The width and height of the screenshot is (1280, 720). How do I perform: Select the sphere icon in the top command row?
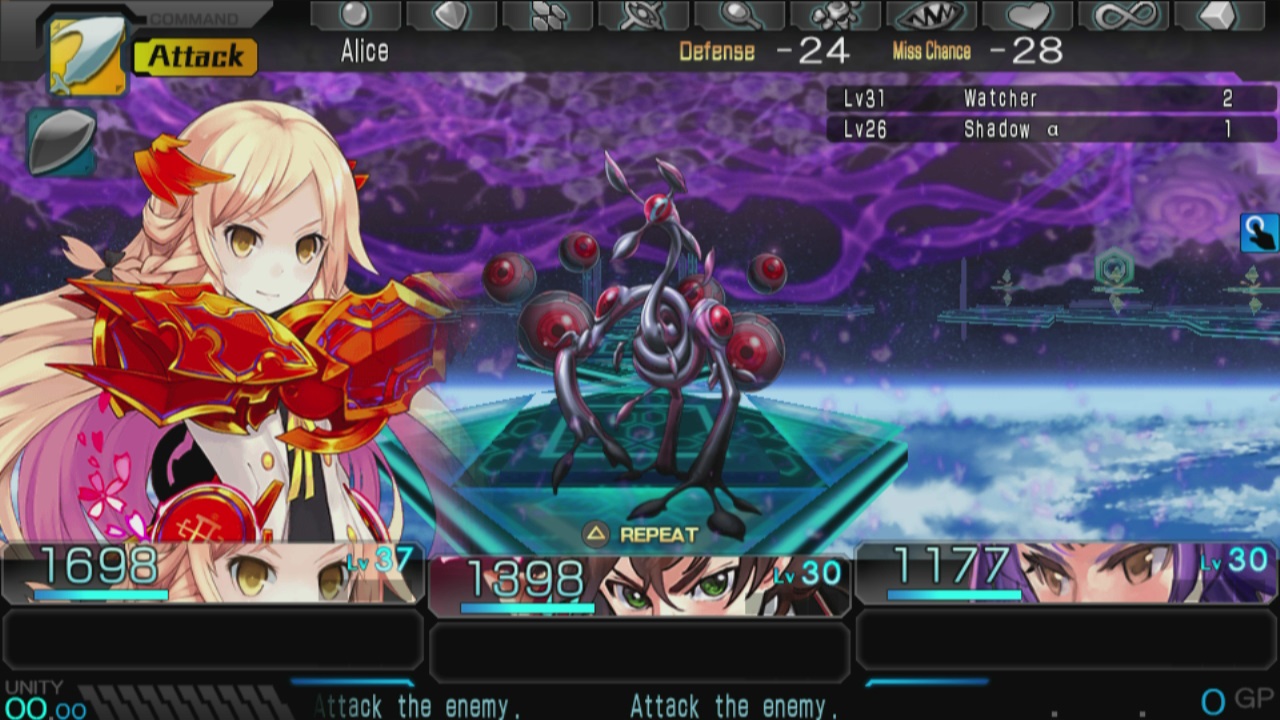point(355,15)
